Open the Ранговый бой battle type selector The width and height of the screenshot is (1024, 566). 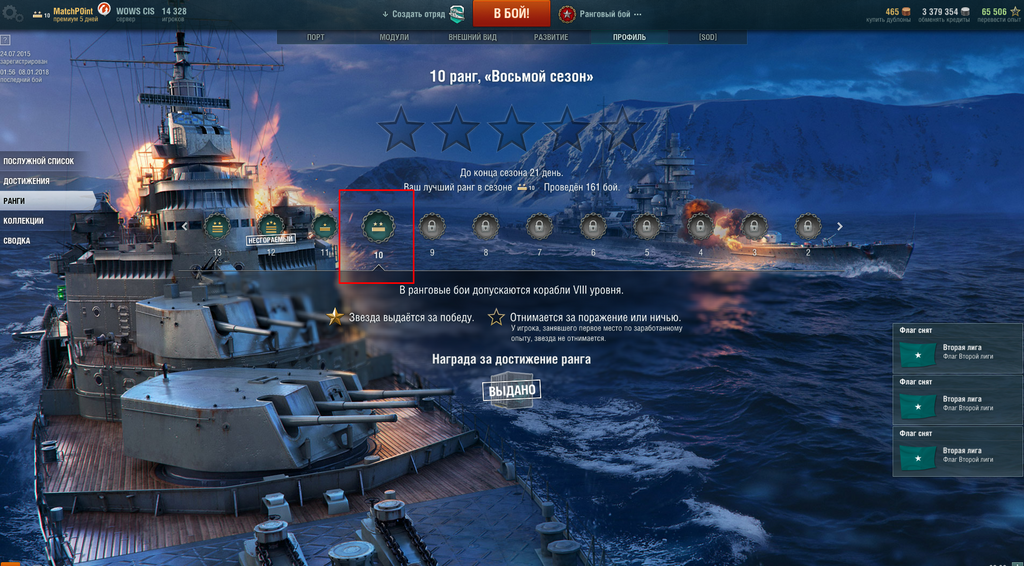point(601,15)
